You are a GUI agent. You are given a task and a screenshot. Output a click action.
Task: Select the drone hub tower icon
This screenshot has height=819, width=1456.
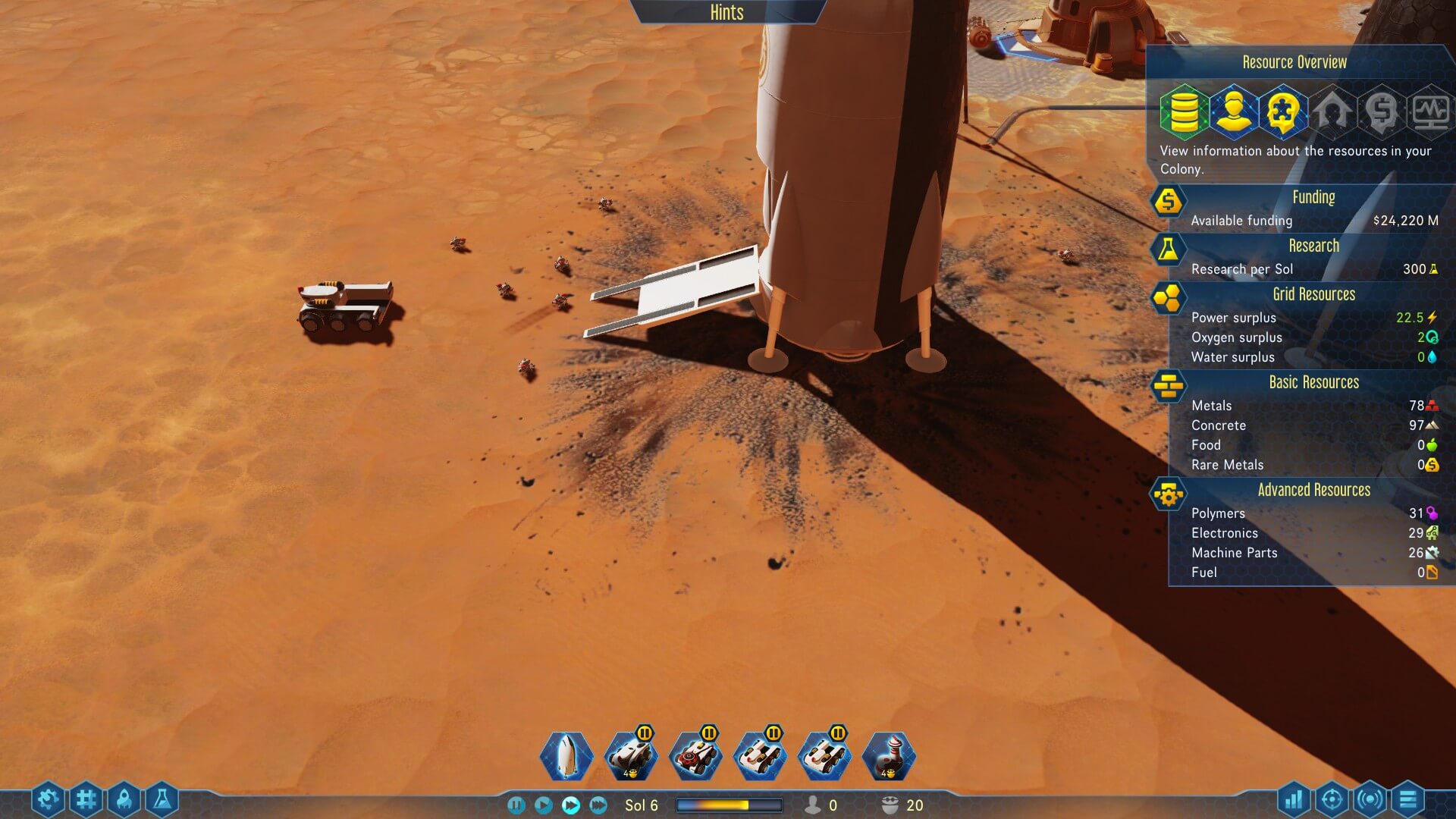click(889, 756)
